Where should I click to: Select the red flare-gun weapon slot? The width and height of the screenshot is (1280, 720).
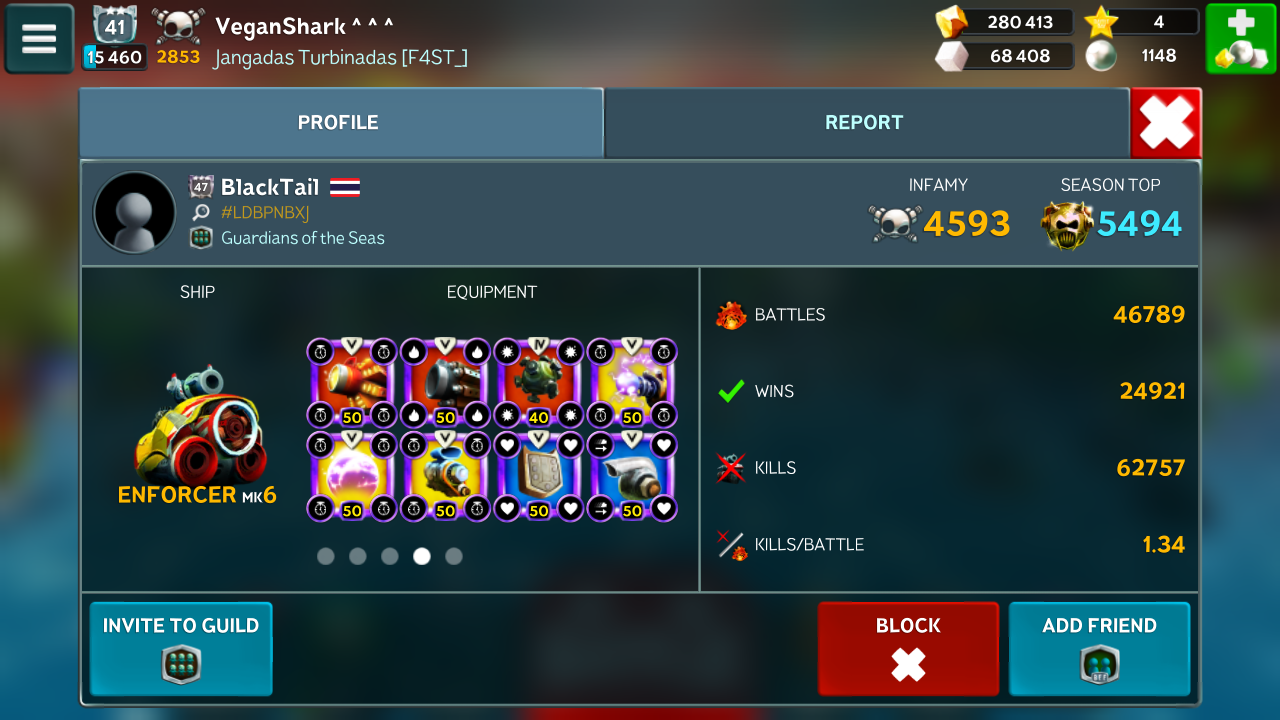(351, 383)
